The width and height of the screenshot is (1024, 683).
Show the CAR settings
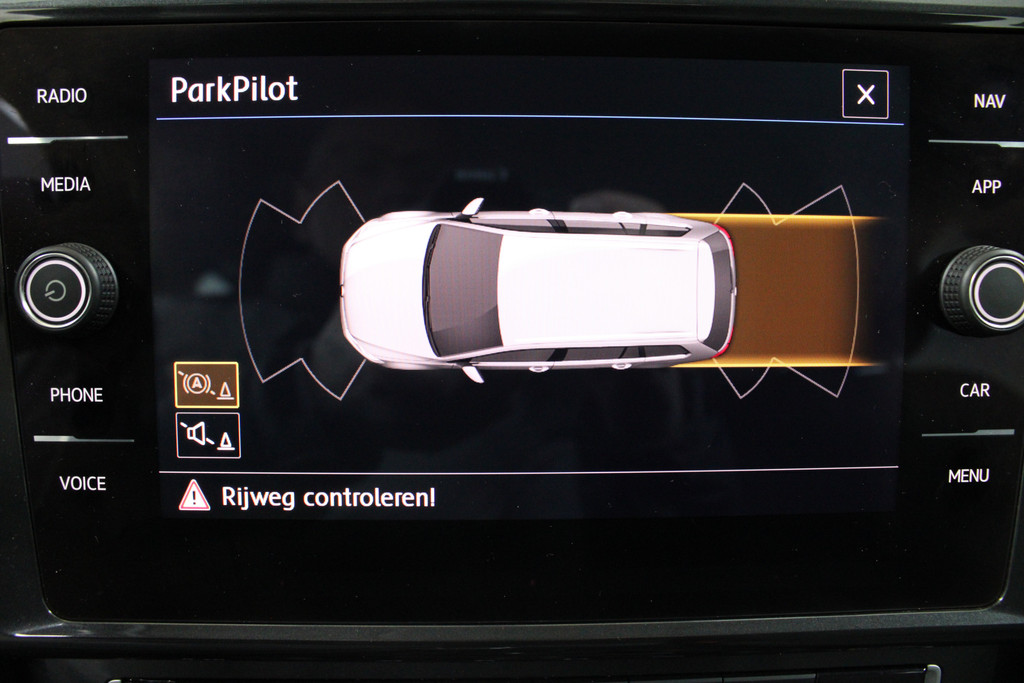(975, 390)
